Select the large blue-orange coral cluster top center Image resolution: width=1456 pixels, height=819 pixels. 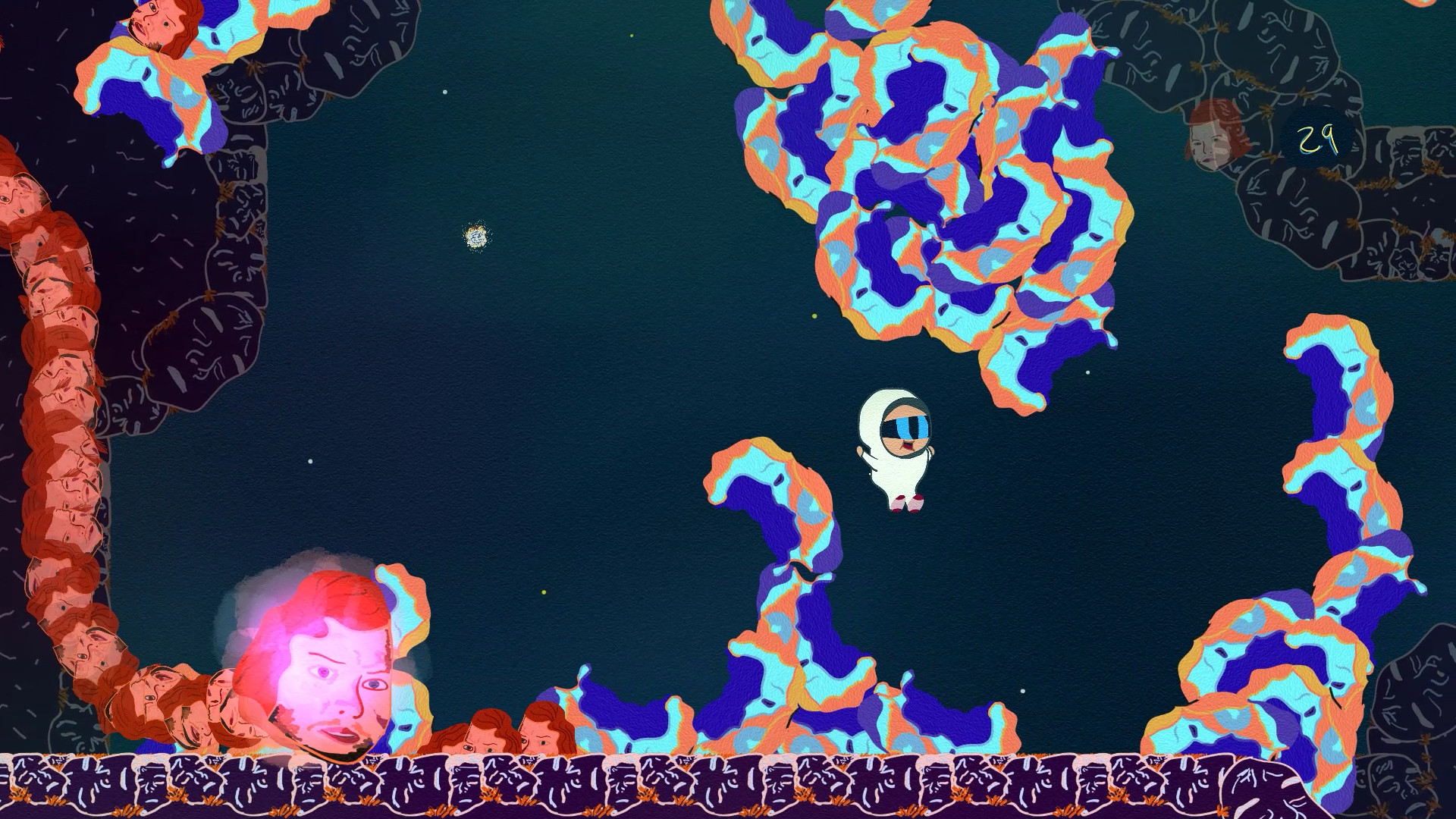coord(925,174)
